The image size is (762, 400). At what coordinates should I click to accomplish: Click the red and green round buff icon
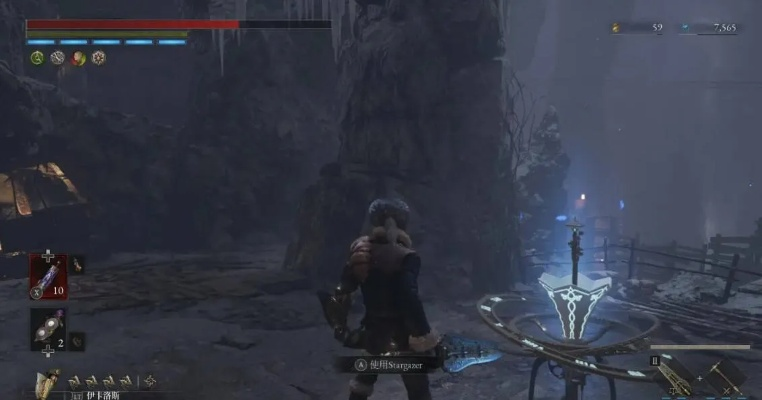(78, 58)
